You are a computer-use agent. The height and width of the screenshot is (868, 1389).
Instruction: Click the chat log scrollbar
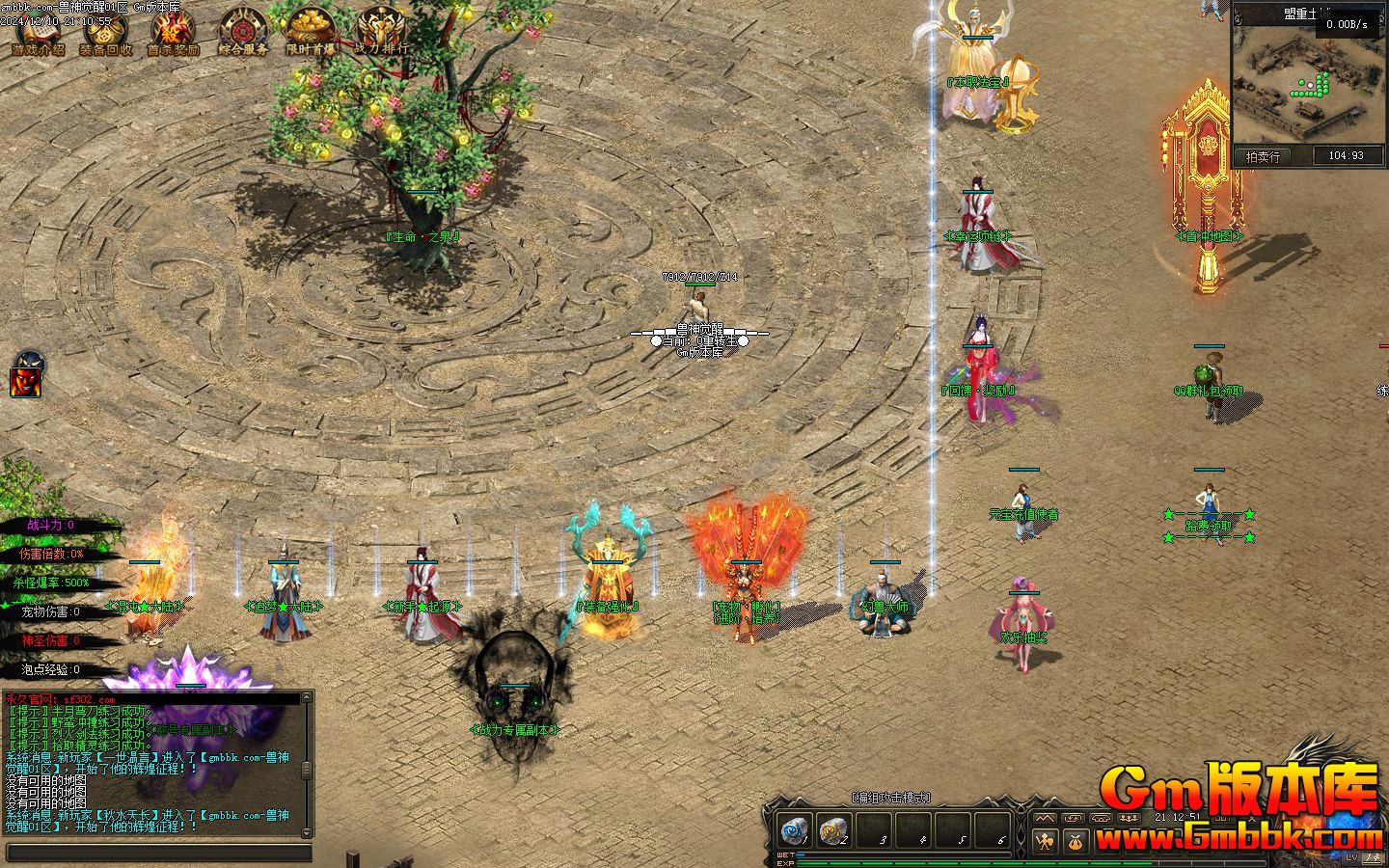pos(308,769)
